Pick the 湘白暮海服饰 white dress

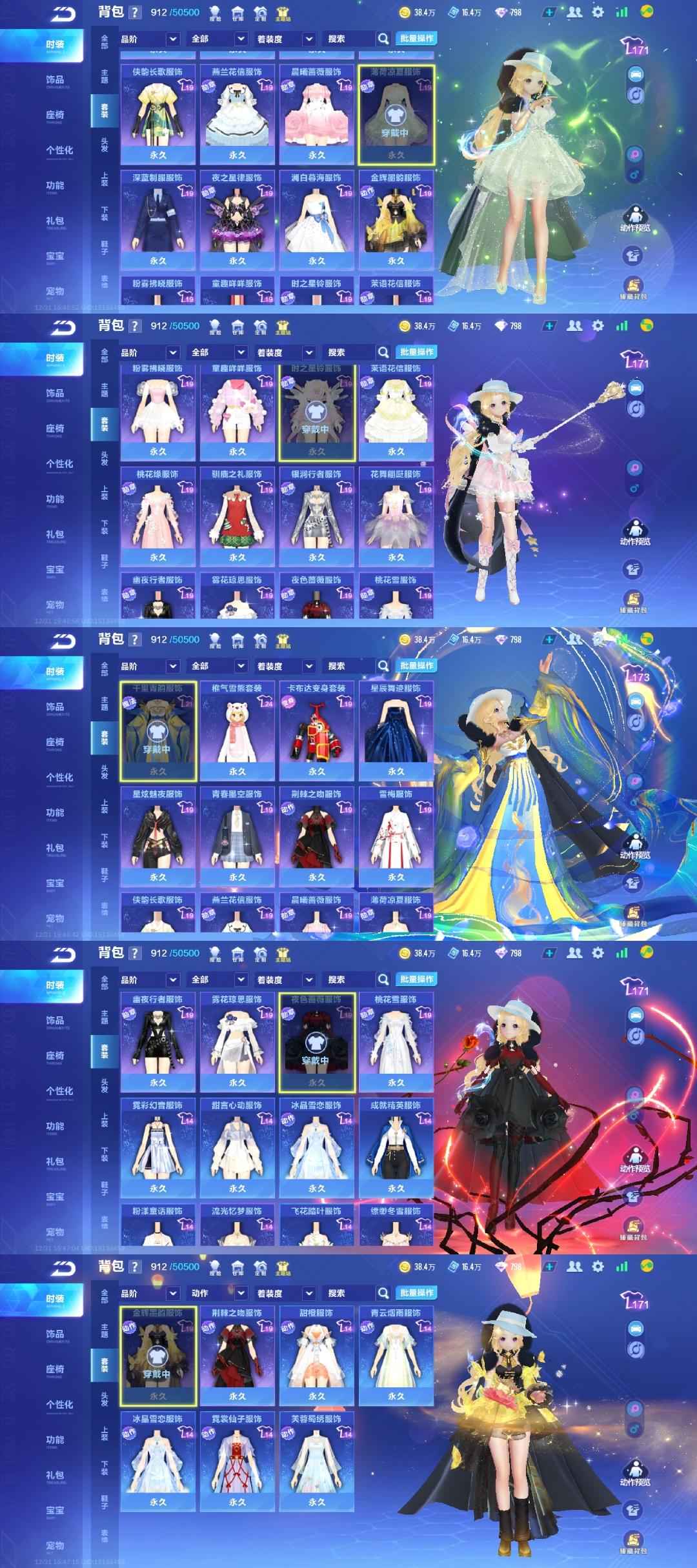coord(317,219)
